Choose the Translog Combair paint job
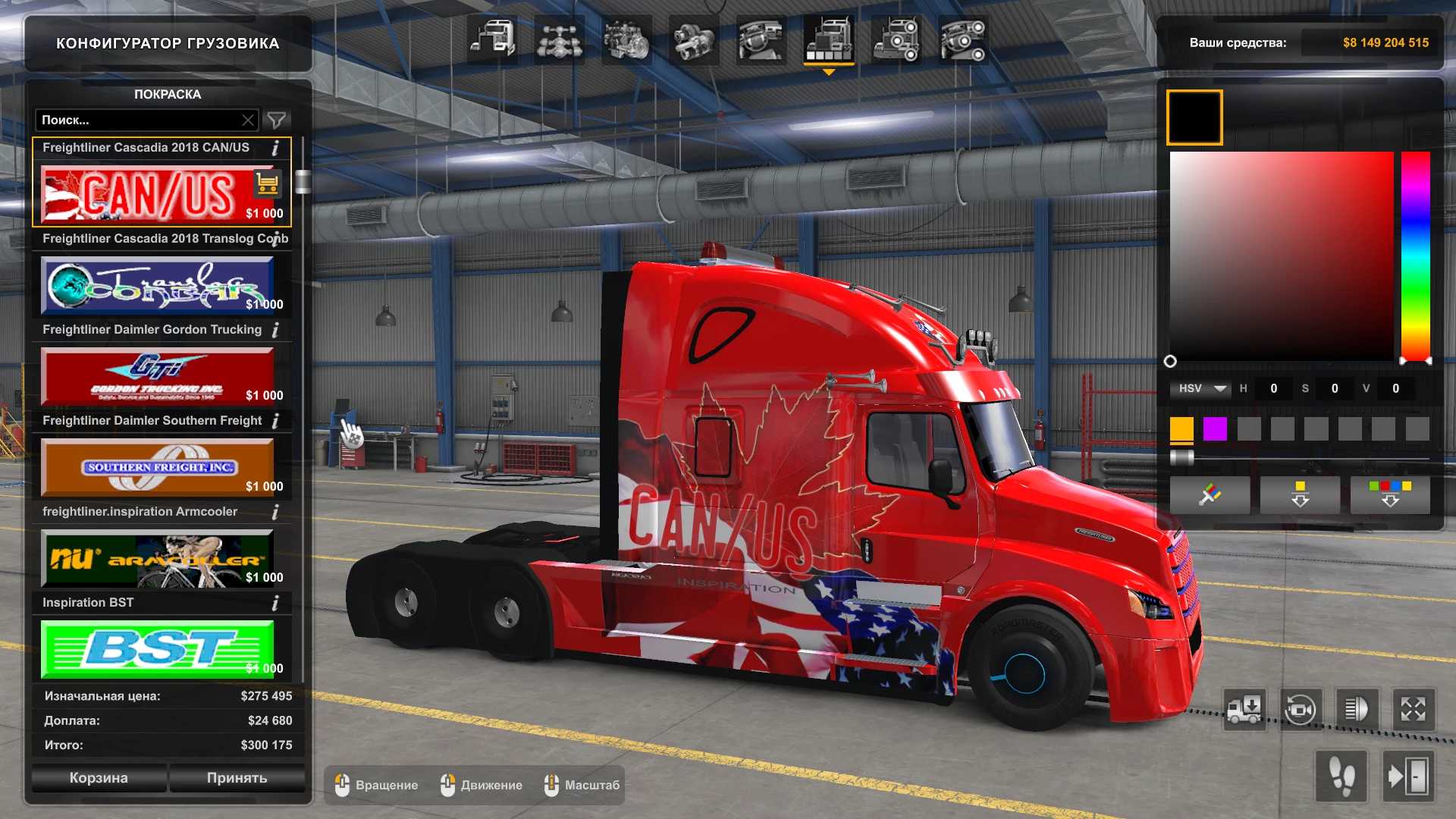1456x819 pixels. pos(157,285)
